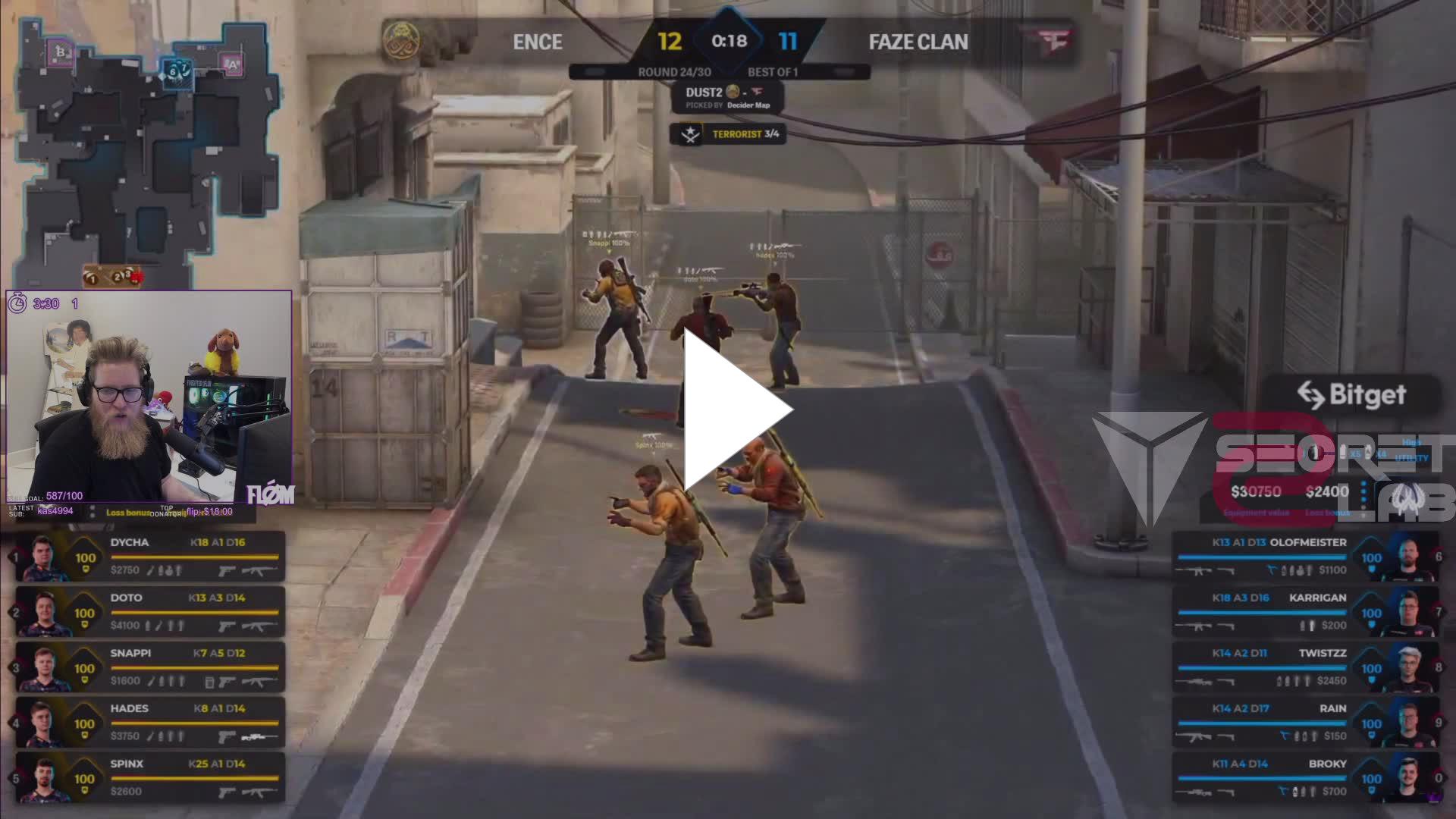Image resolution: width=1456 pixels, height=819 pixels.
Task: Select DOTO's player card
Action: 150,612
